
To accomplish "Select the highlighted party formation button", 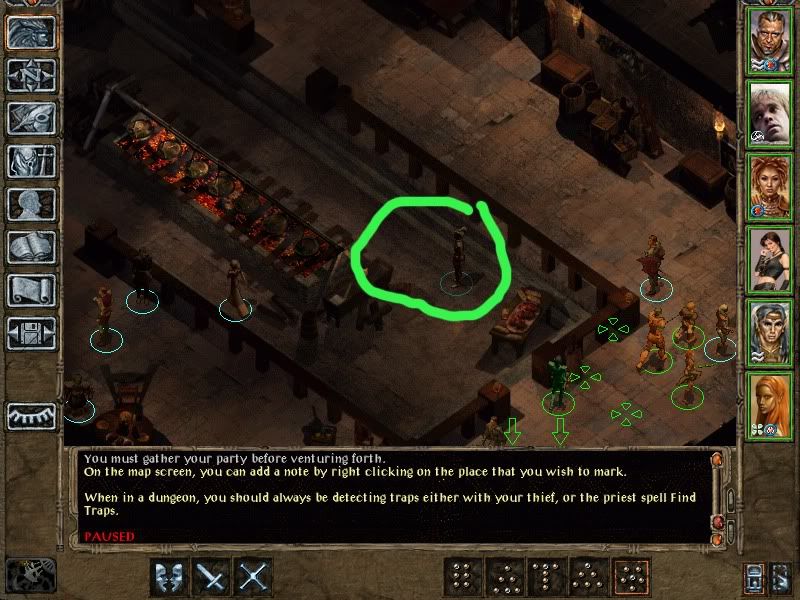I will pyautogui.click(x=632, y=577).
